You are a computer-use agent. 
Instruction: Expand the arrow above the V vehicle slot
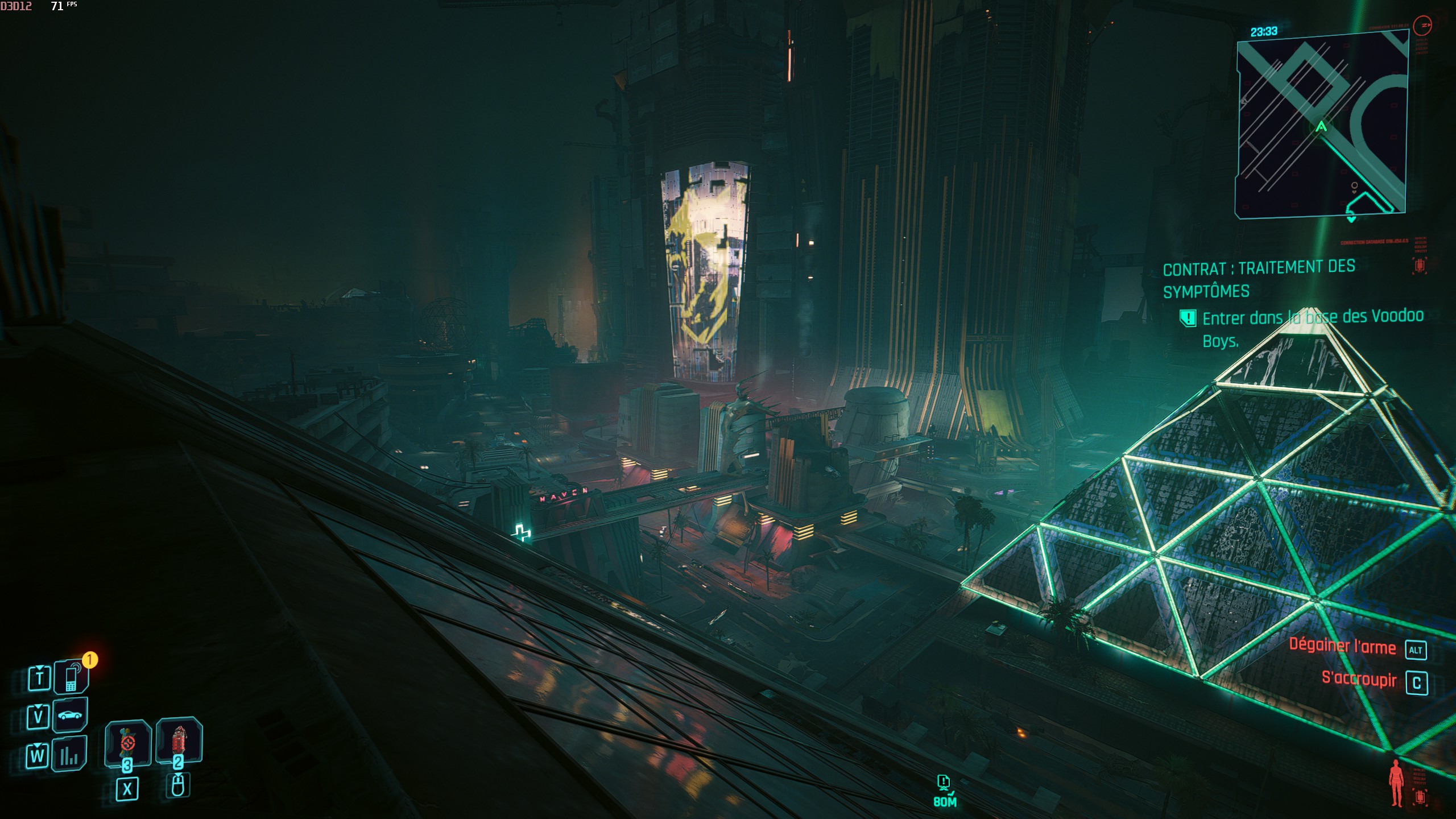coord(38,707)
